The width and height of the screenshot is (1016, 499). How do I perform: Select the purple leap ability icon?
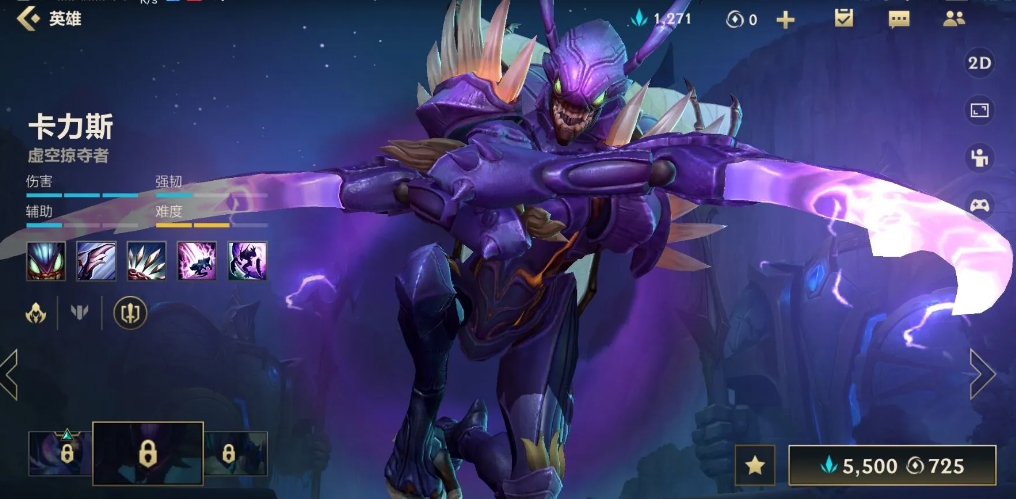197,260
